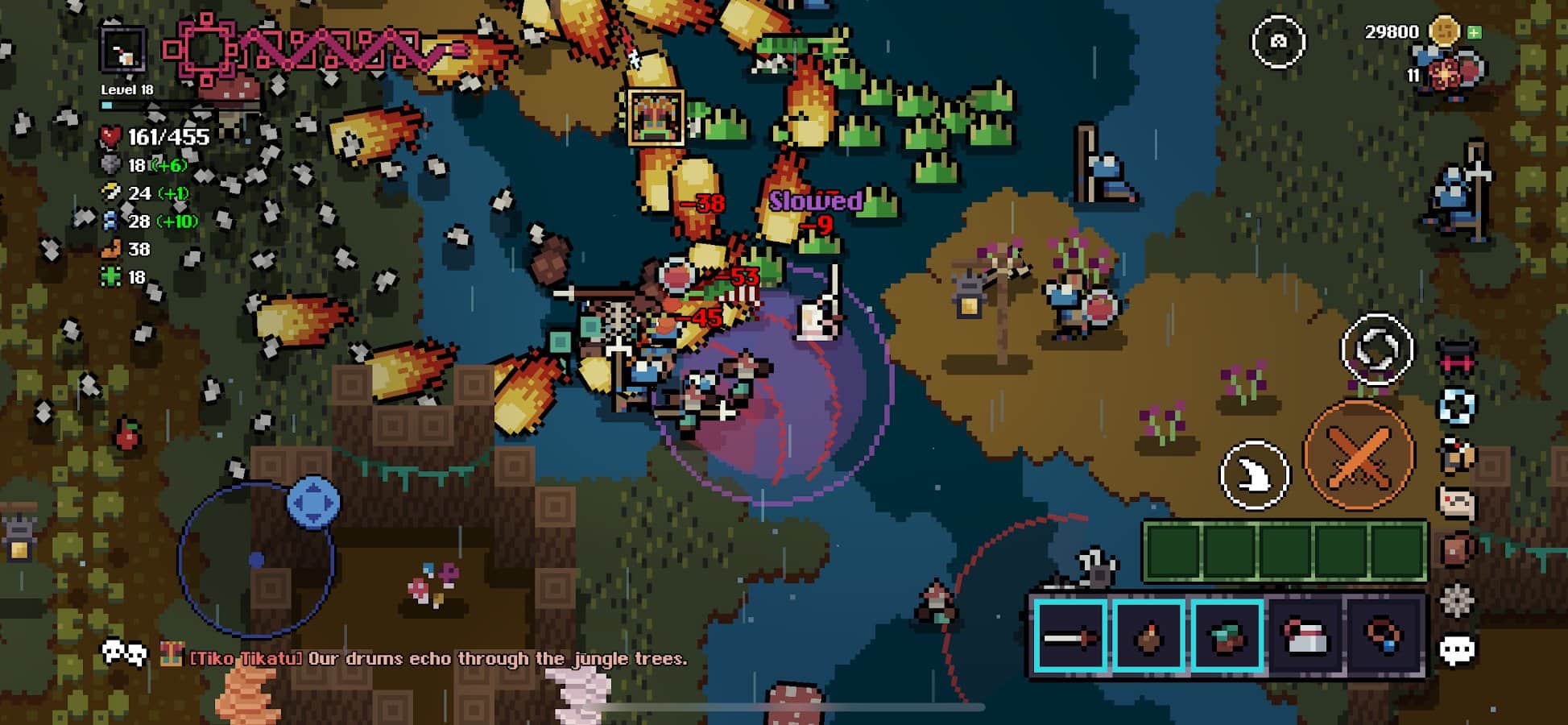Tap the swirling arrows swap button
The width and height of the screenshot is (1568, 725).
(x=1376, y=350)
